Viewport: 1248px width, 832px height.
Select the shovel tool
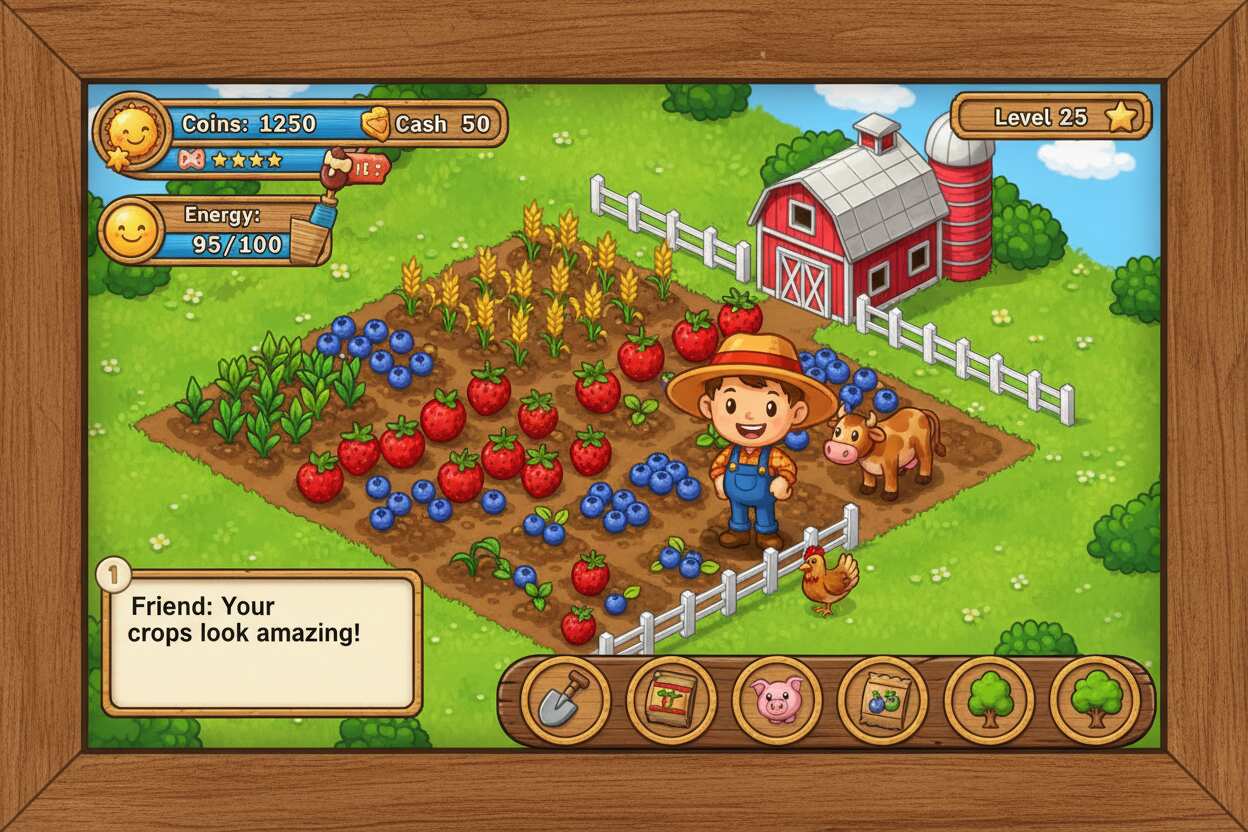tap(565, 700)
